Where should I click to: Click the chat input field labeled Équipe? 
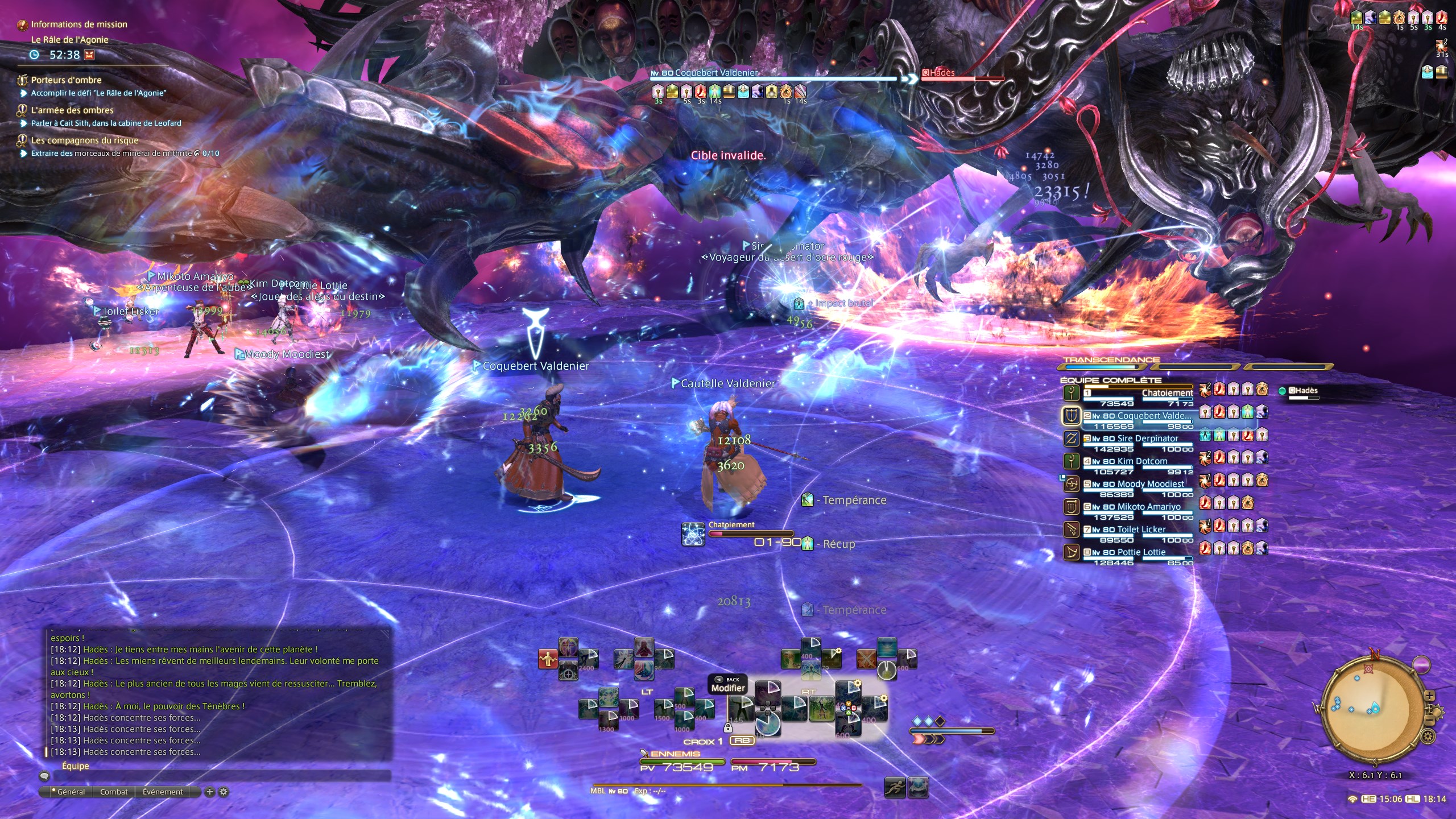coord(216,776)
